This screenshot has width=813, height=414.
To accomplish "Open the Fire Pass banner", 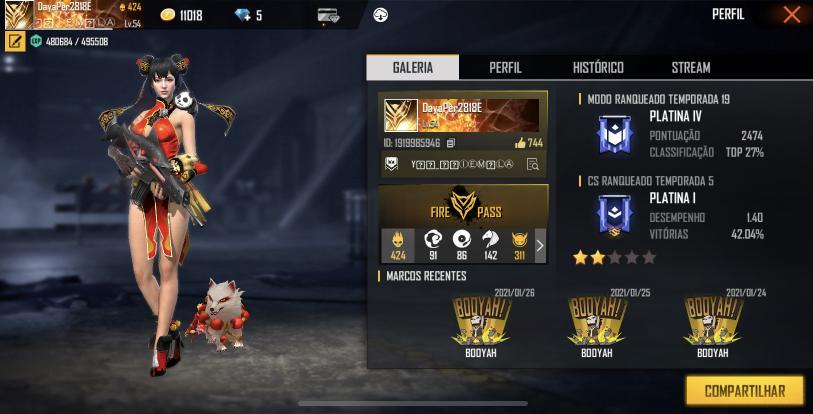I will coord(463,206).
